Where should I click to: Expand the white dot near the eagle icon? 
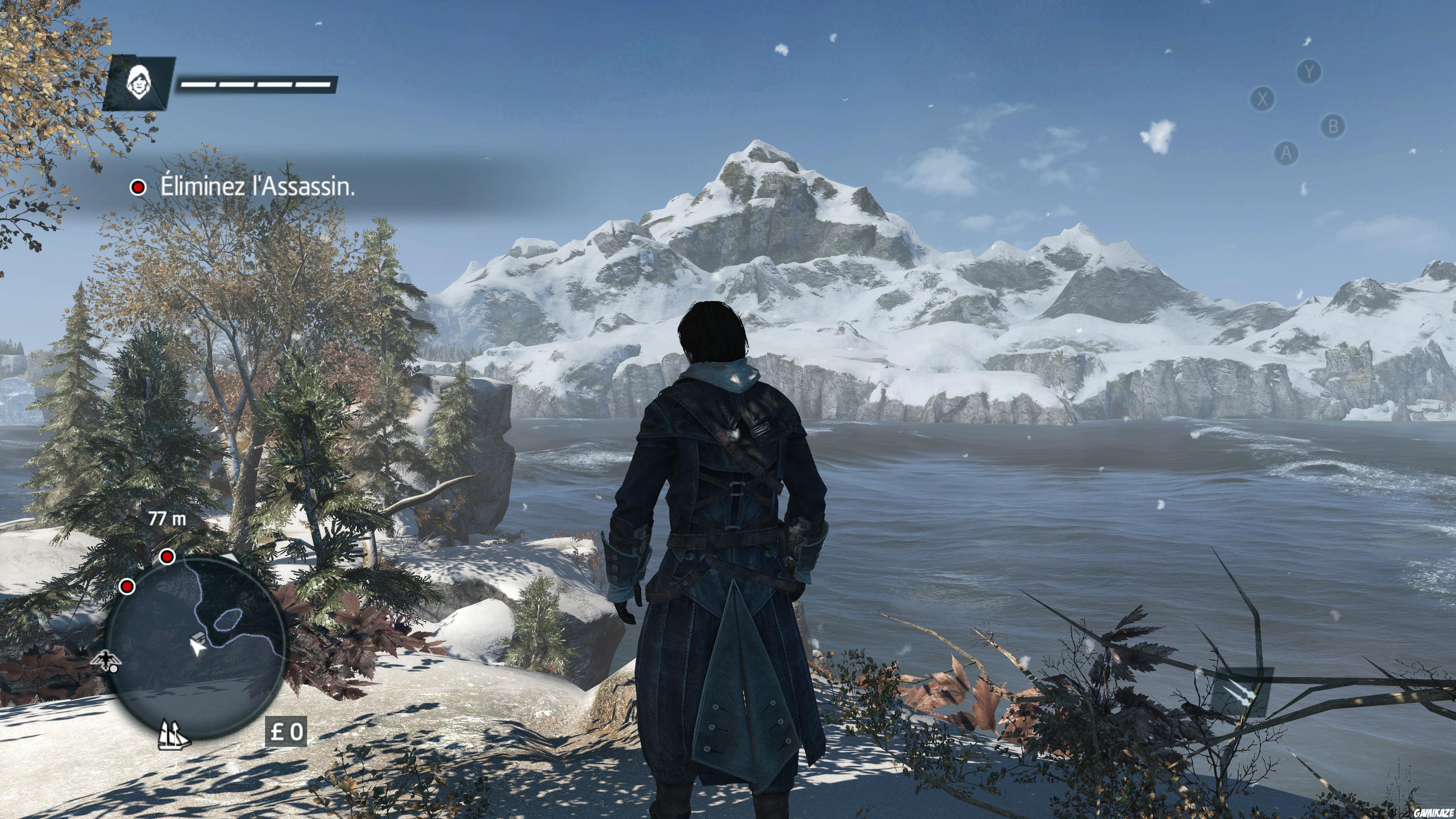coord(114,670)
